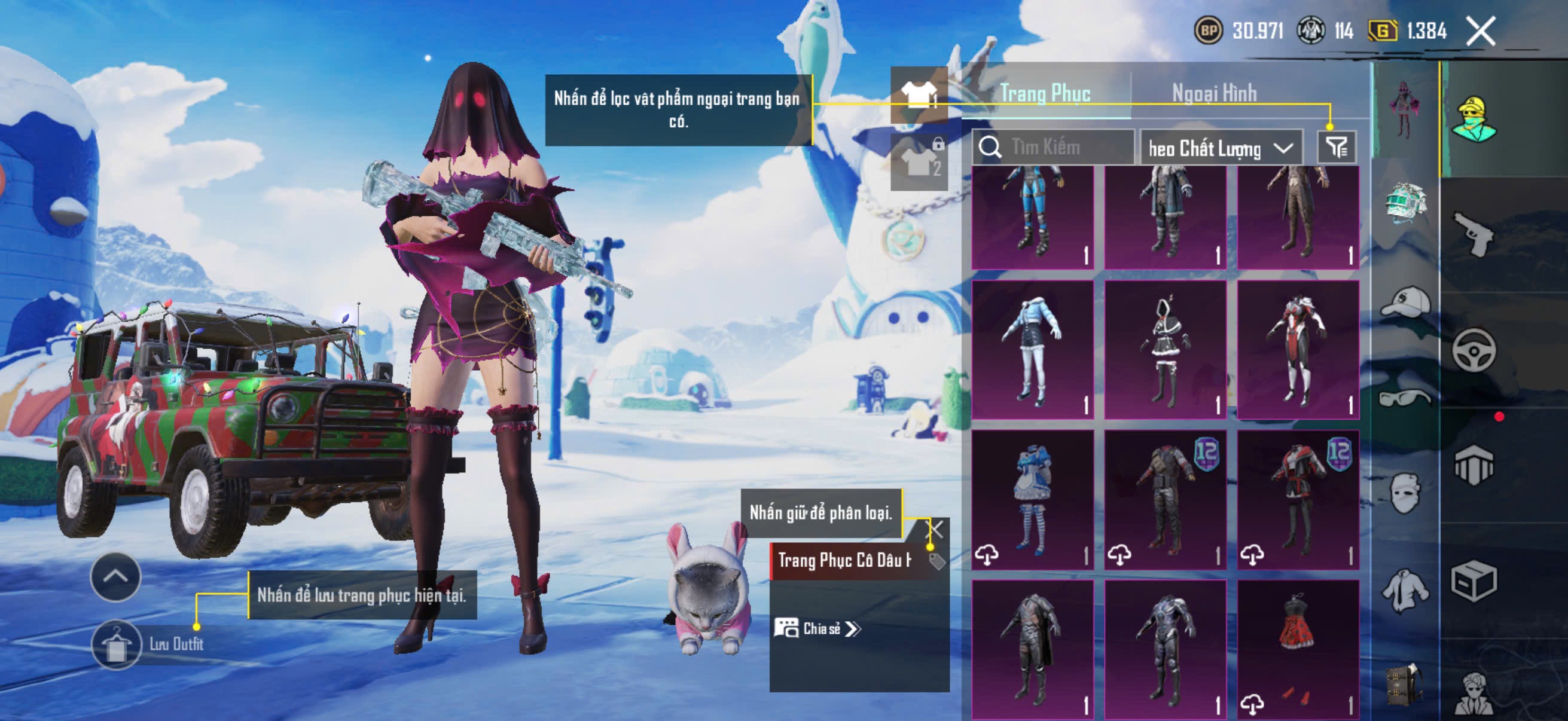This screenshot has width=1568, height=721.
Task: Select outfit preset 1 shirt icon
Action: tap(919, 94)
